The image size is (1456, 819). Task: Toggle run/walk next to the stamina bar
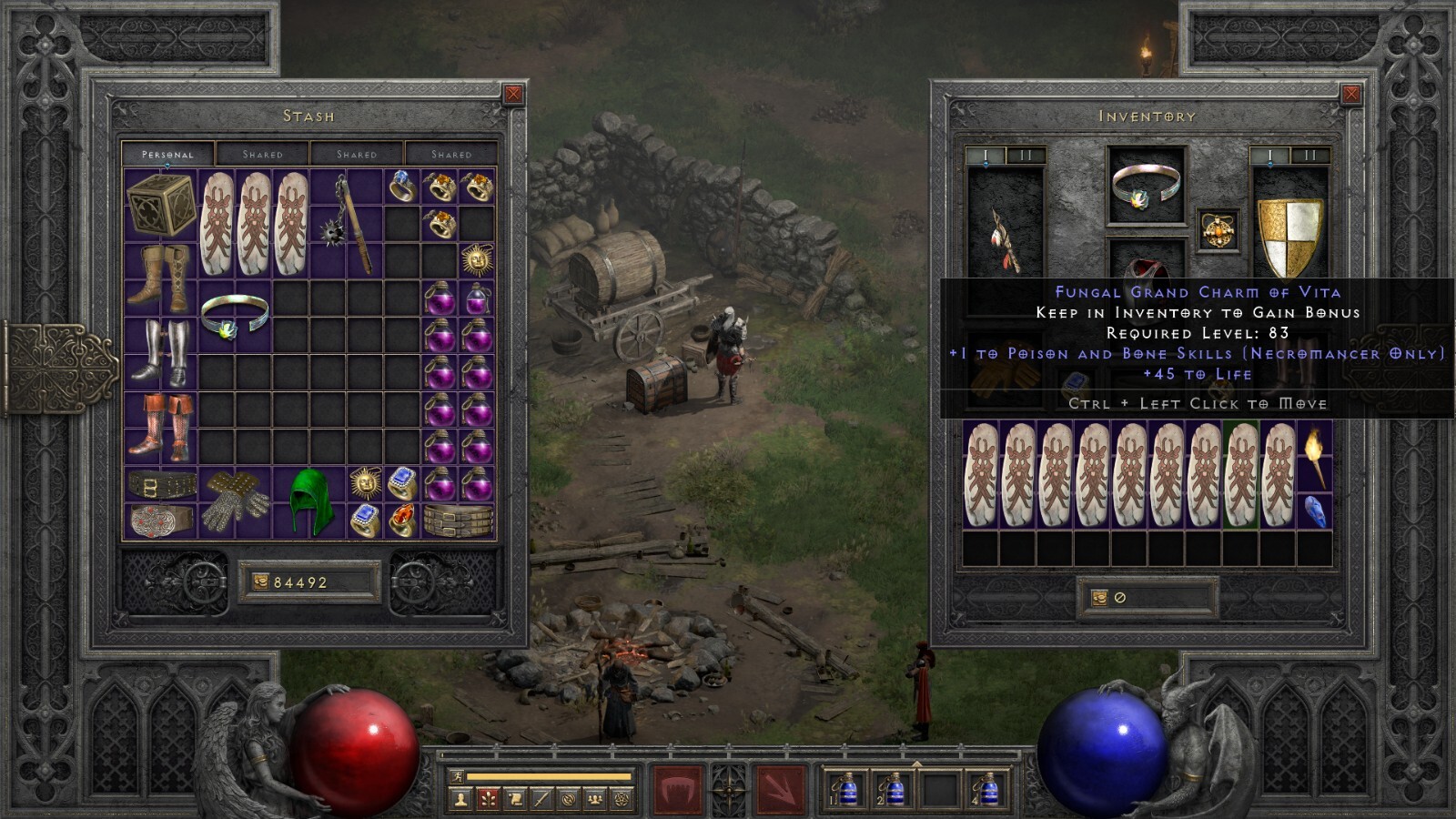pyautogui.click(x=458, y=776)
